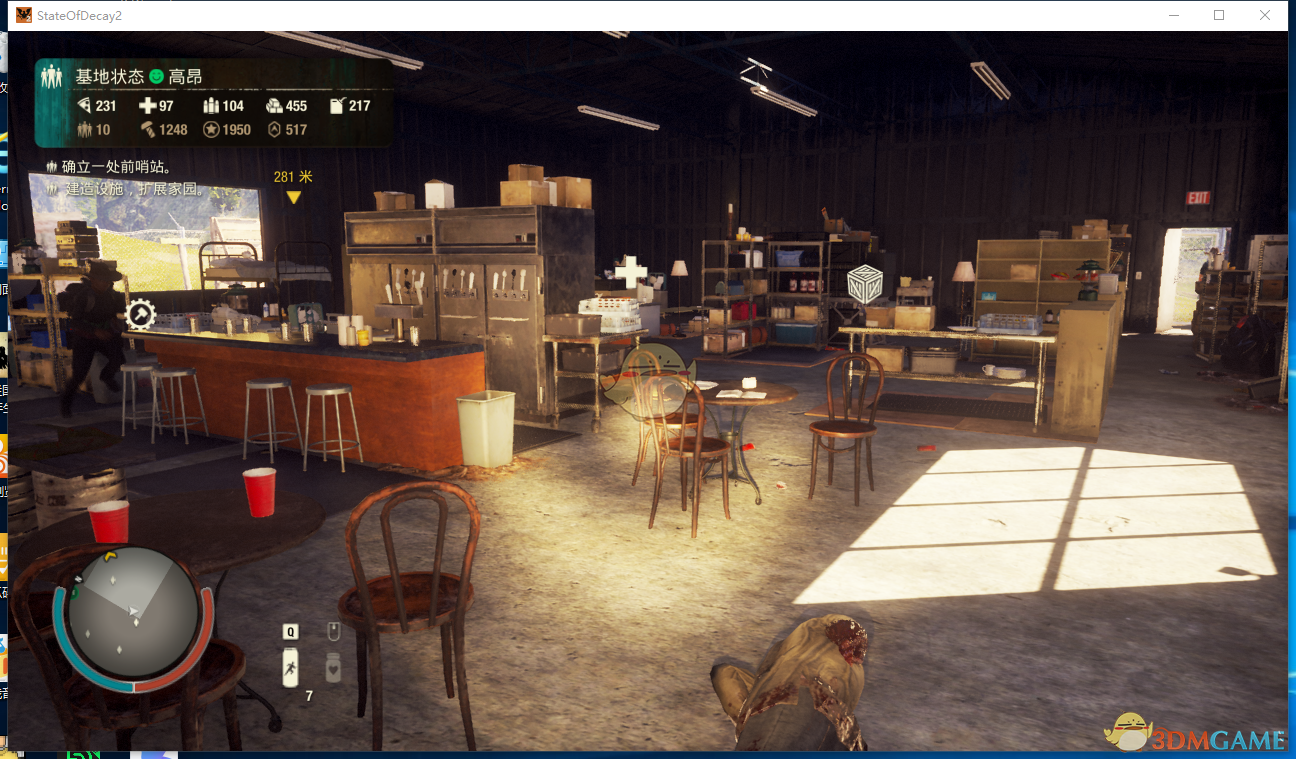Viewport: 1296px width, 759px height.
Task: Open the base status panel labeled 基地状态
Action: point(111,77)
